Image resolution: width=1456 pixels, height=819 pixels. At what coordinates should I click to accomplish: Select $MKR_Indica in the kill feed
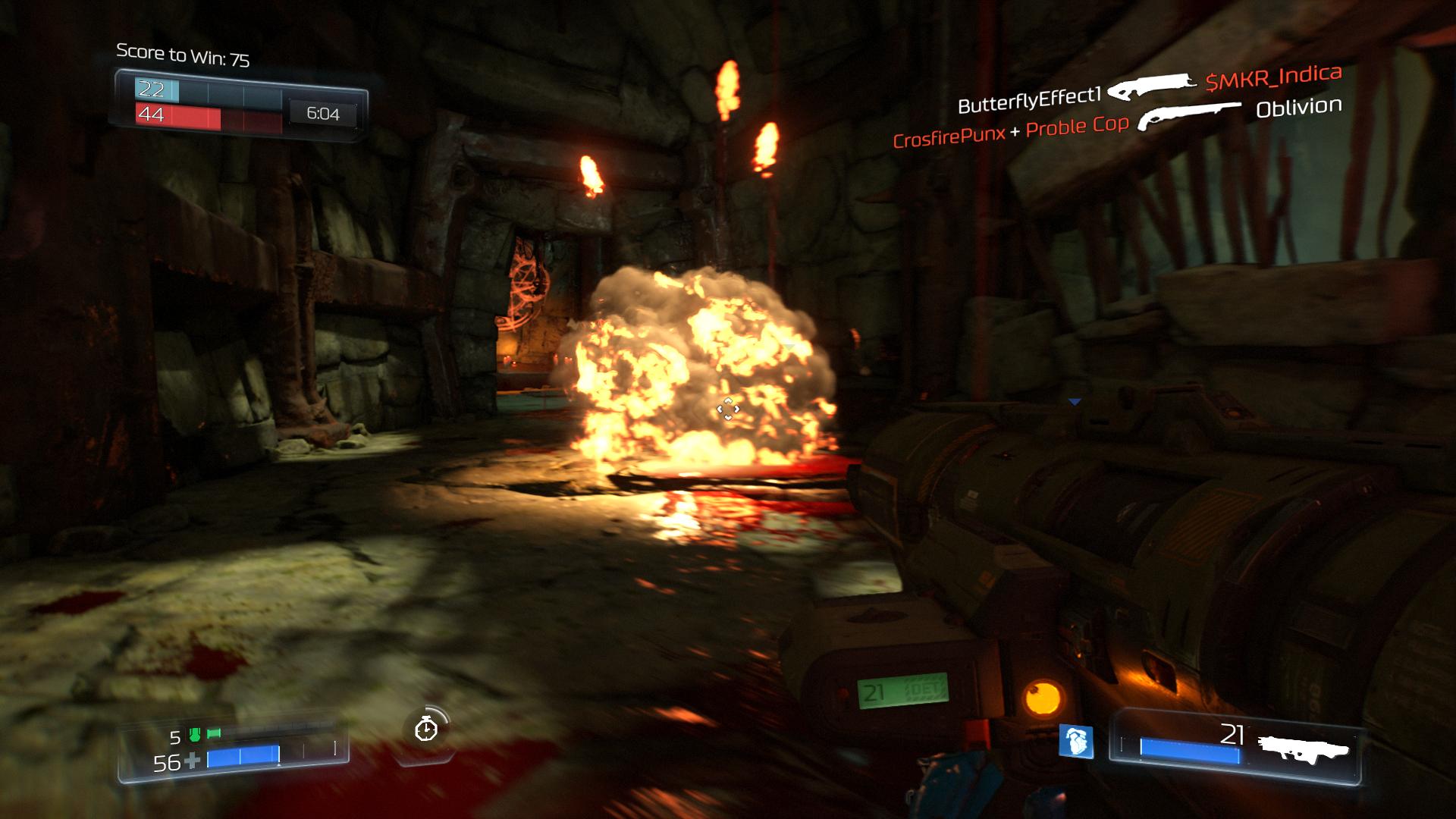coord(1273,77)
